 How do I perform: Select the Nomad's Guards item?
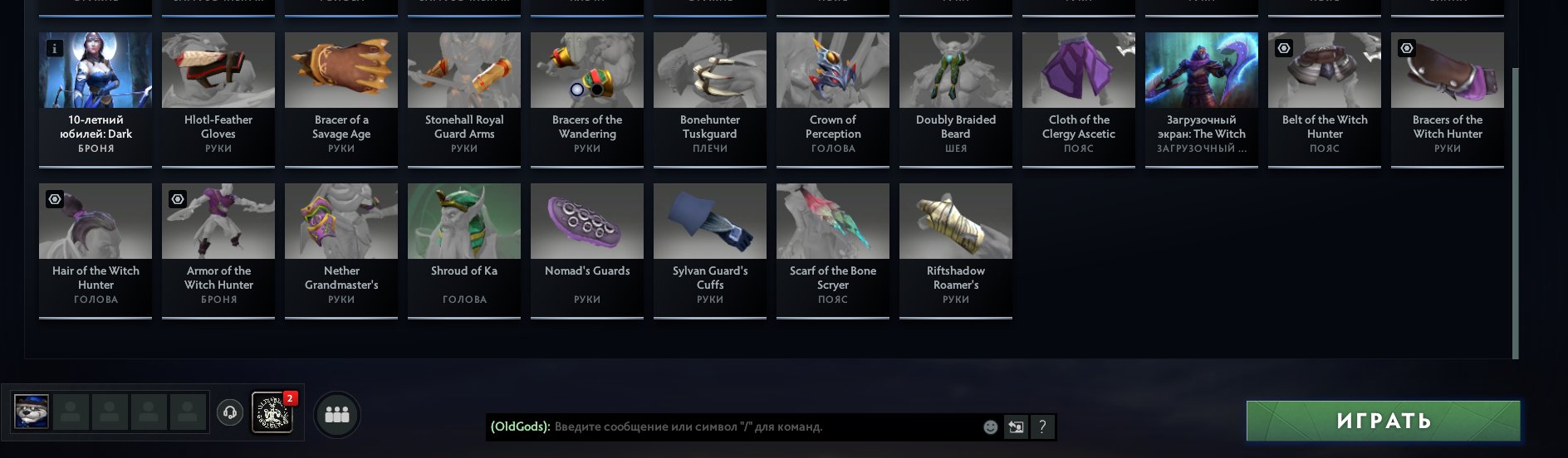(587, 249)
